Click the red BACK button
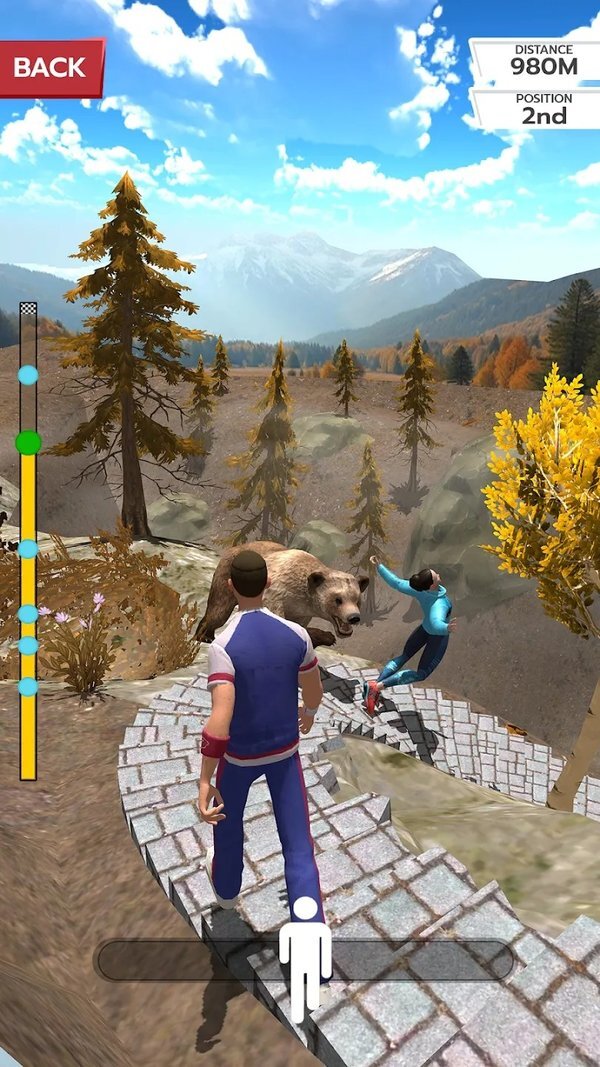Image resolution: width=600 pixels, height=1067 pixels. pos(50,68)
